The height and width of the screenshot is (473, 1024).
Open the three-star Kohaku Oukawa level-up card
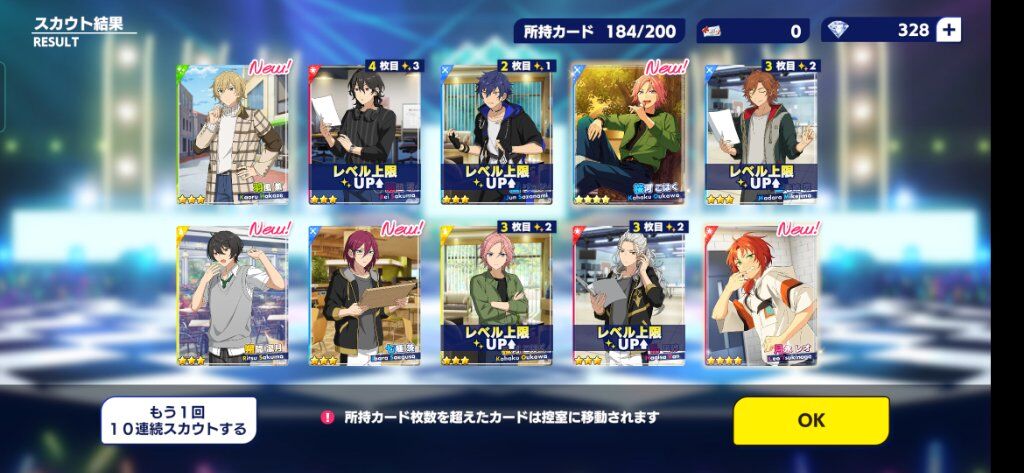click(497, 294)
